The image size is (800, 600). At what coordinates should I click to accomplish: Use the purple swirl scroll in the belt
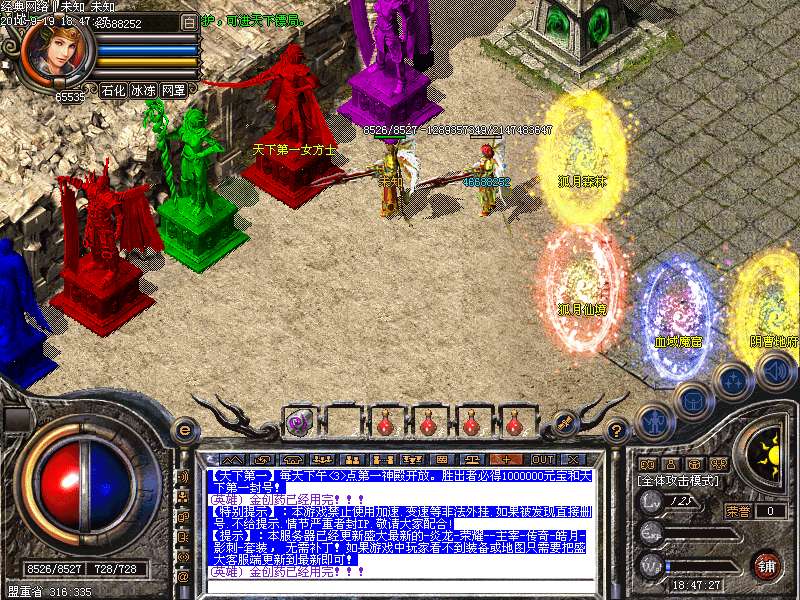pos(298,422)
